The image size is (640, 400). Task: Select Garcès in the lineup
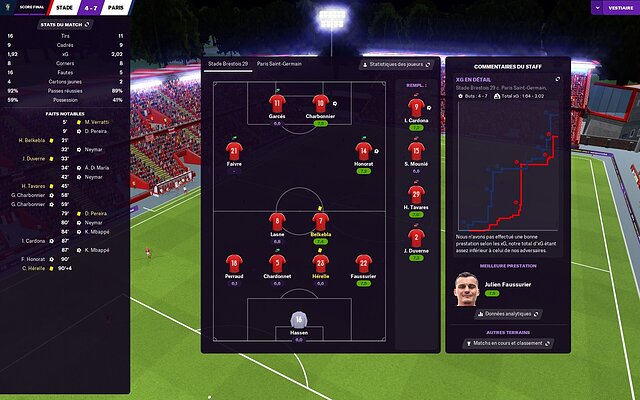(x=277, y=102)
